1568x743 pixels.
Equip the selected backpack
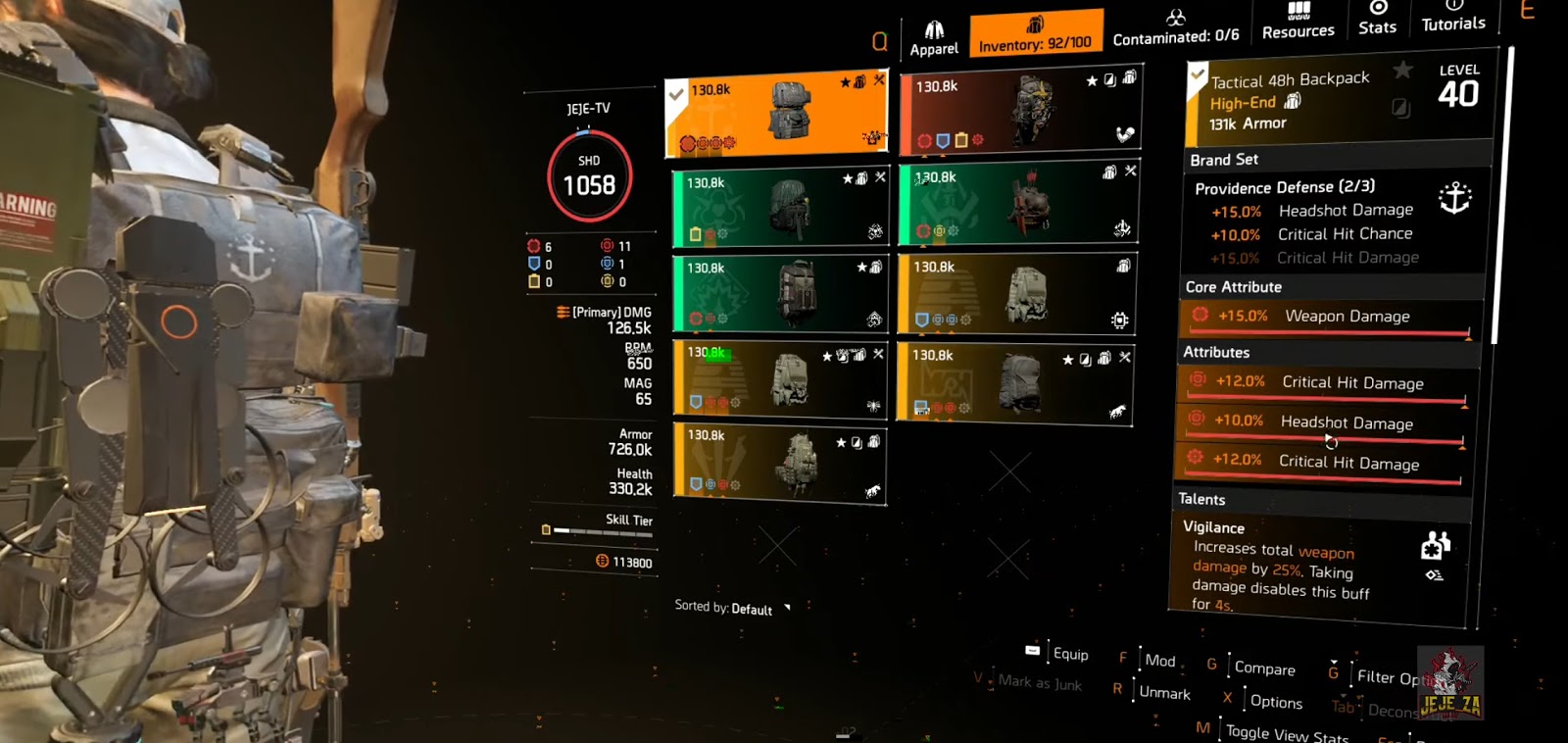coord(1070,653)
